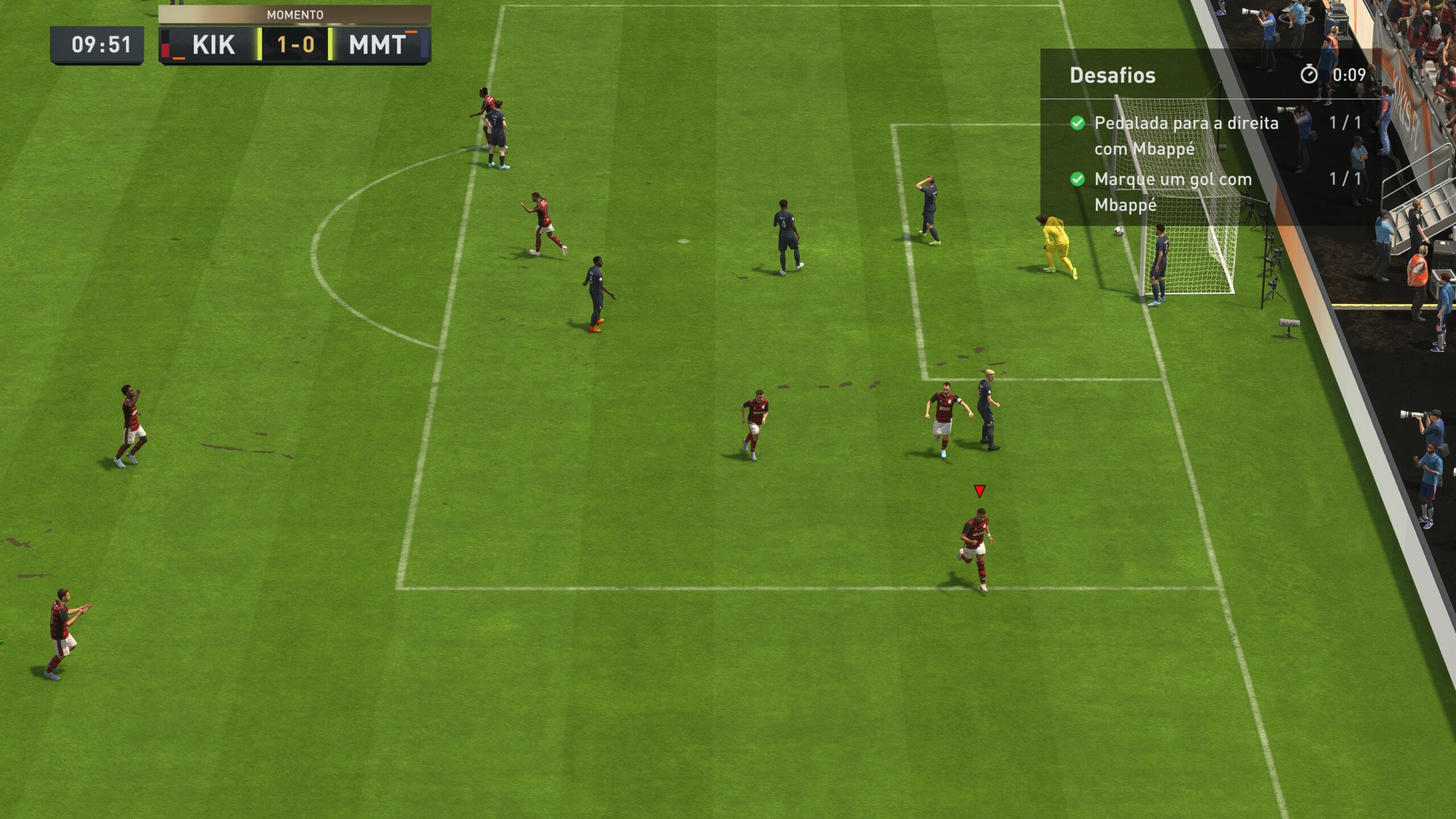Open the 'Marque um gol com Mbappé' challenge
This screenshot has width=1456, height=819.
tap(1172, 192)
